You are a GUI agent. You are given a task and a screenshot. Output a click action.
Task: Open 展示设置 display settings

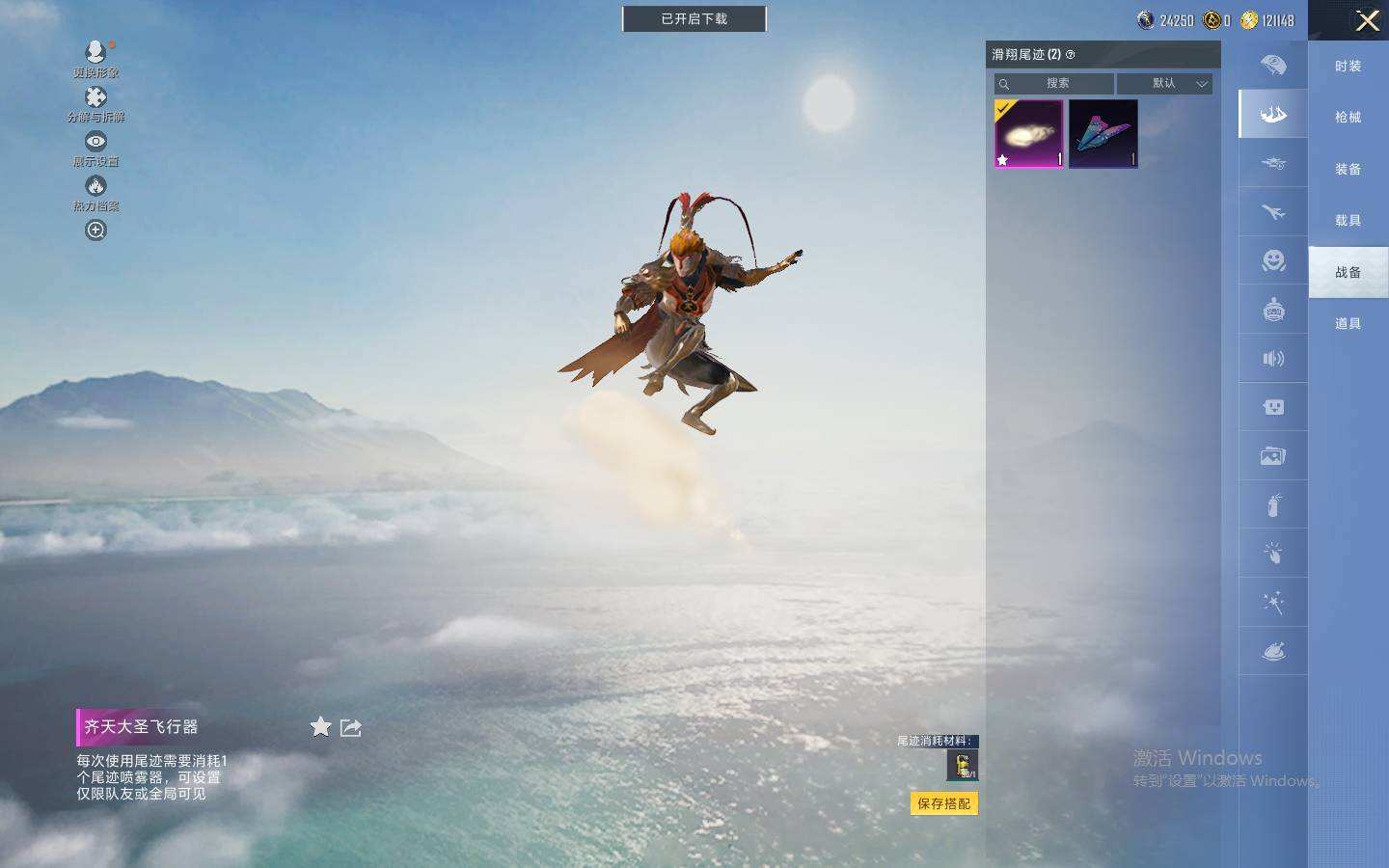point(95,148)
